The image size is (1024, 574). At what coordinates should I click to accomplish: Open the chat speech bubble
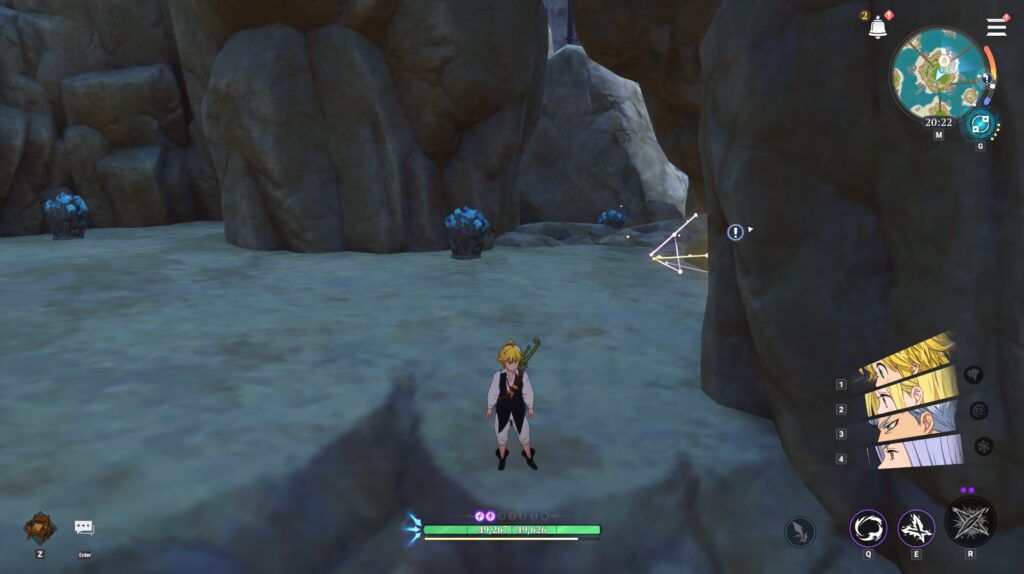[x=84, y=528]
